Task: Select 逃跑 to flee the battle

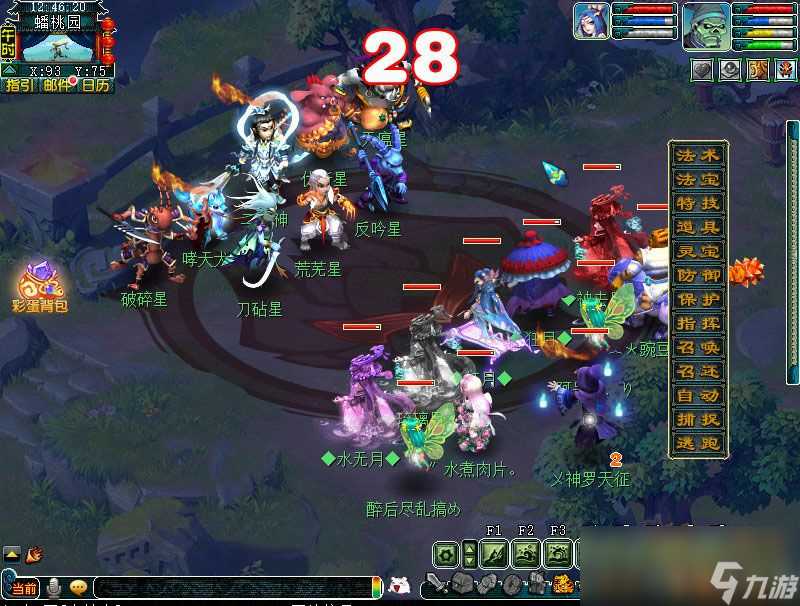Action: pyautogui.click(x=698, y=444)
